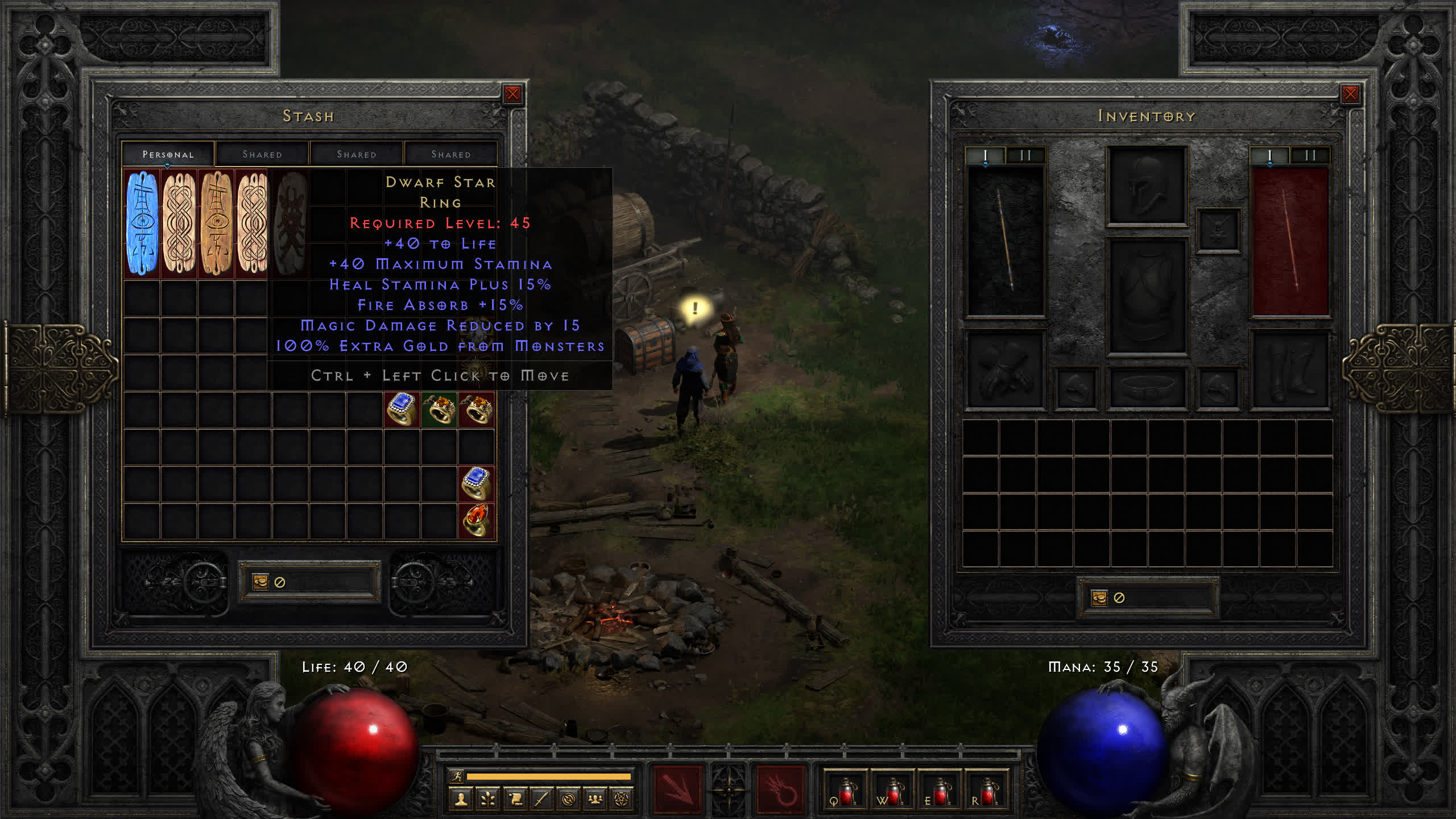Choose the left skill arrow button
1456x819 pixels.
point(677,789)
